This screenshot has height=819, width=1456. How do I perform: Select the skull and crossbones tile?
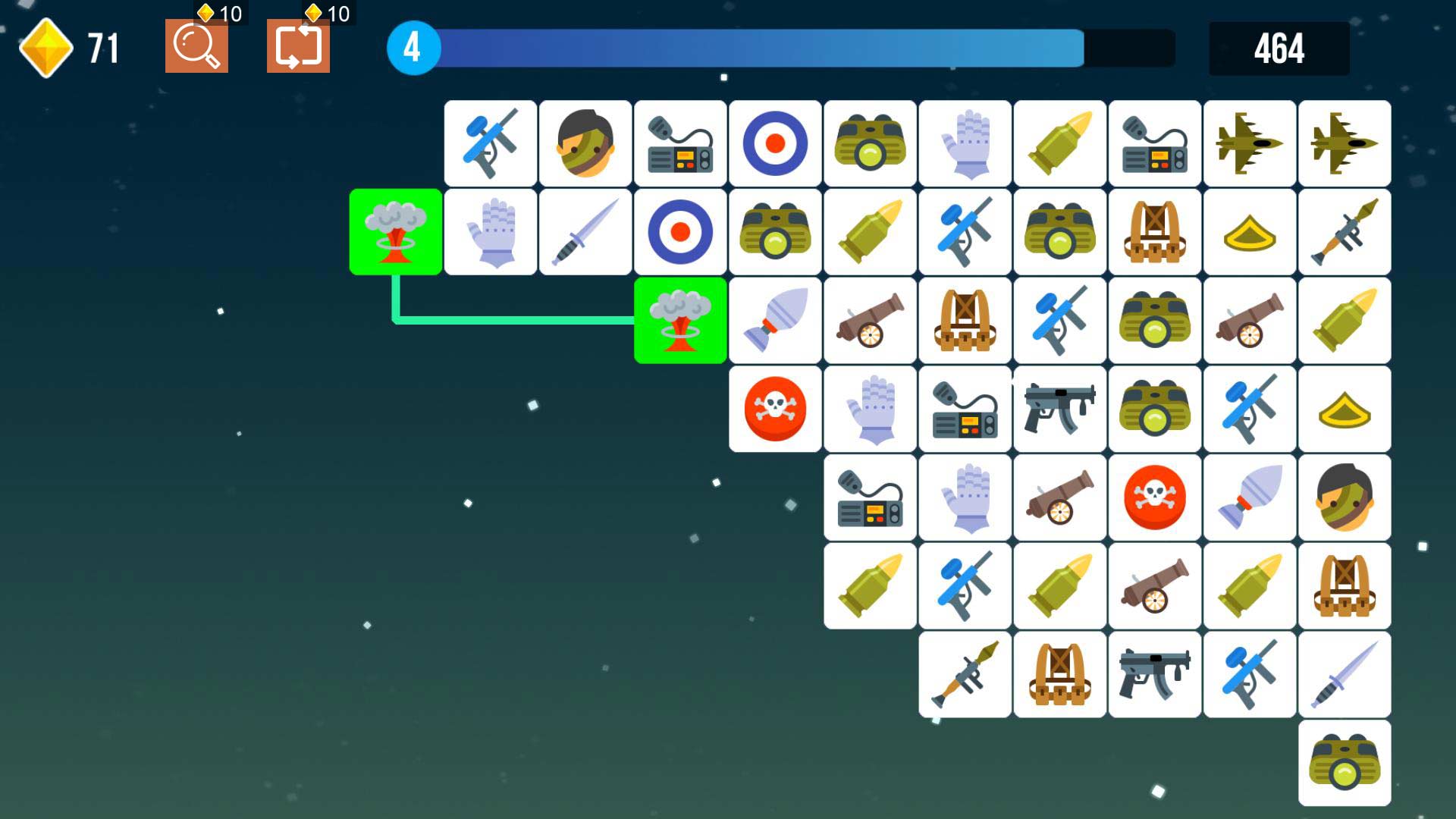coord(774,409)
